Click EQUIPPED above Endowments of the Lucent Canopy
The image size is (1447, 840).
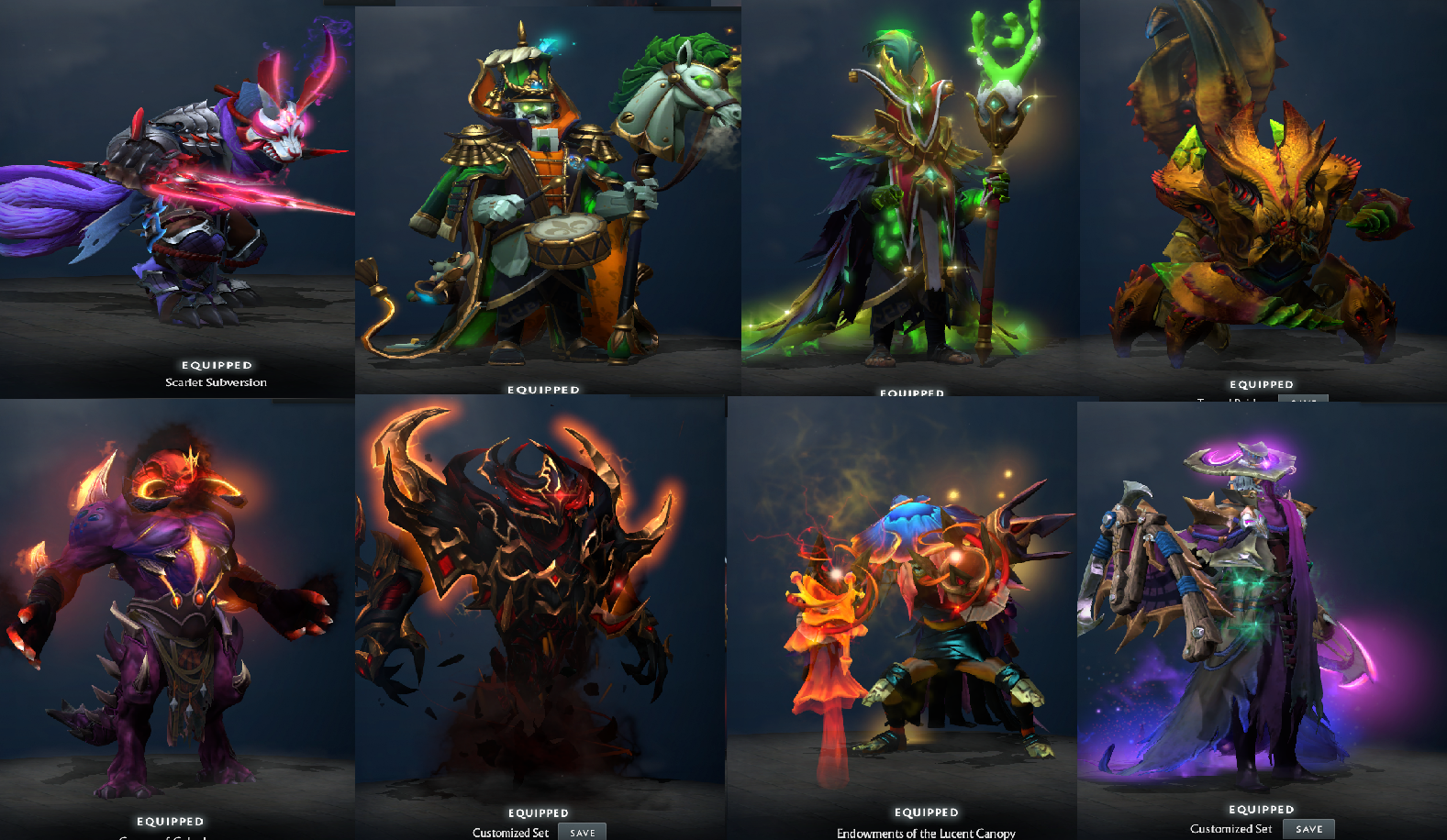click(x=927, y=812)
